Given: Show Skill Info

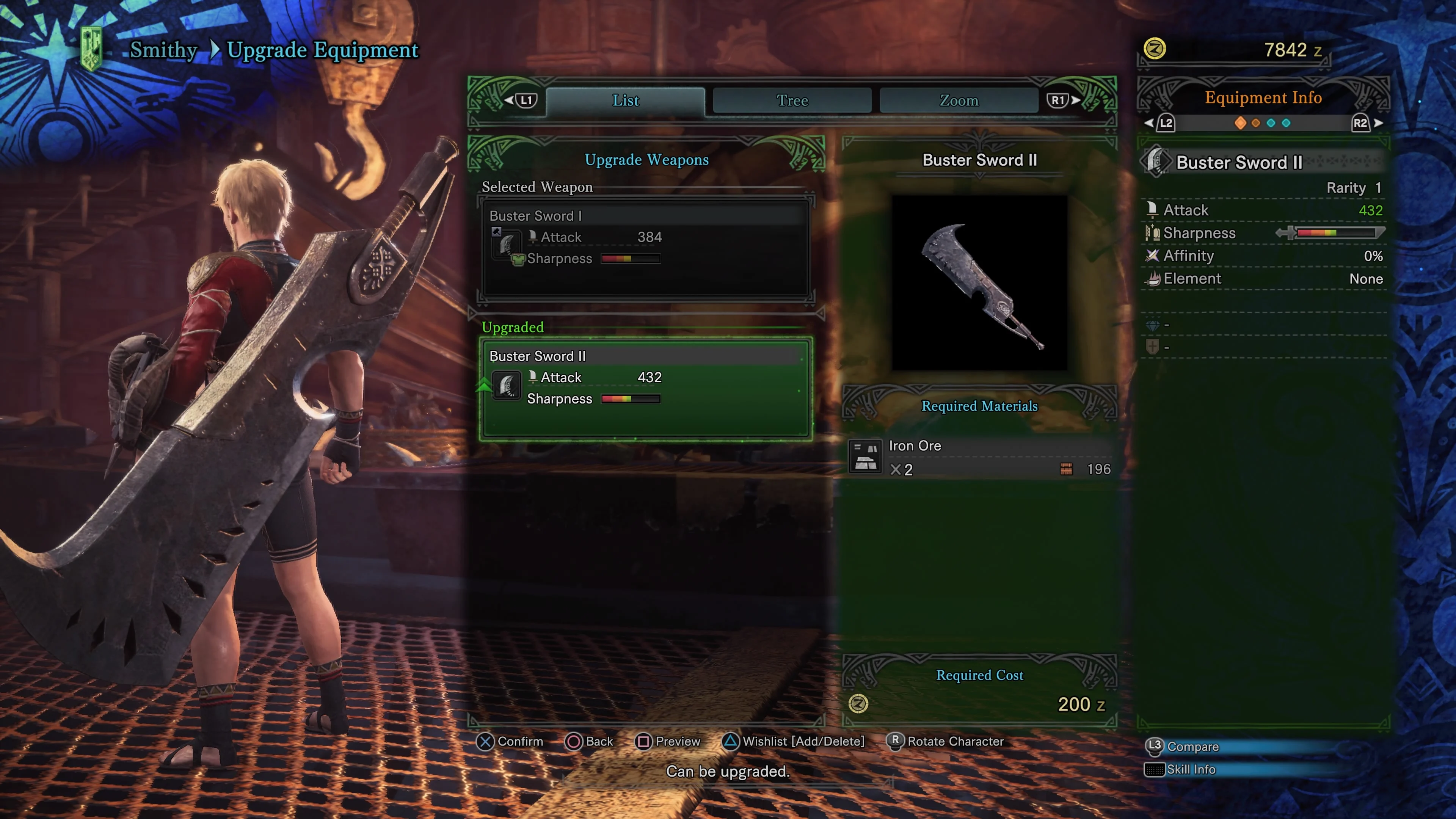Looking at the screenshot, I should coord(1181,769).
